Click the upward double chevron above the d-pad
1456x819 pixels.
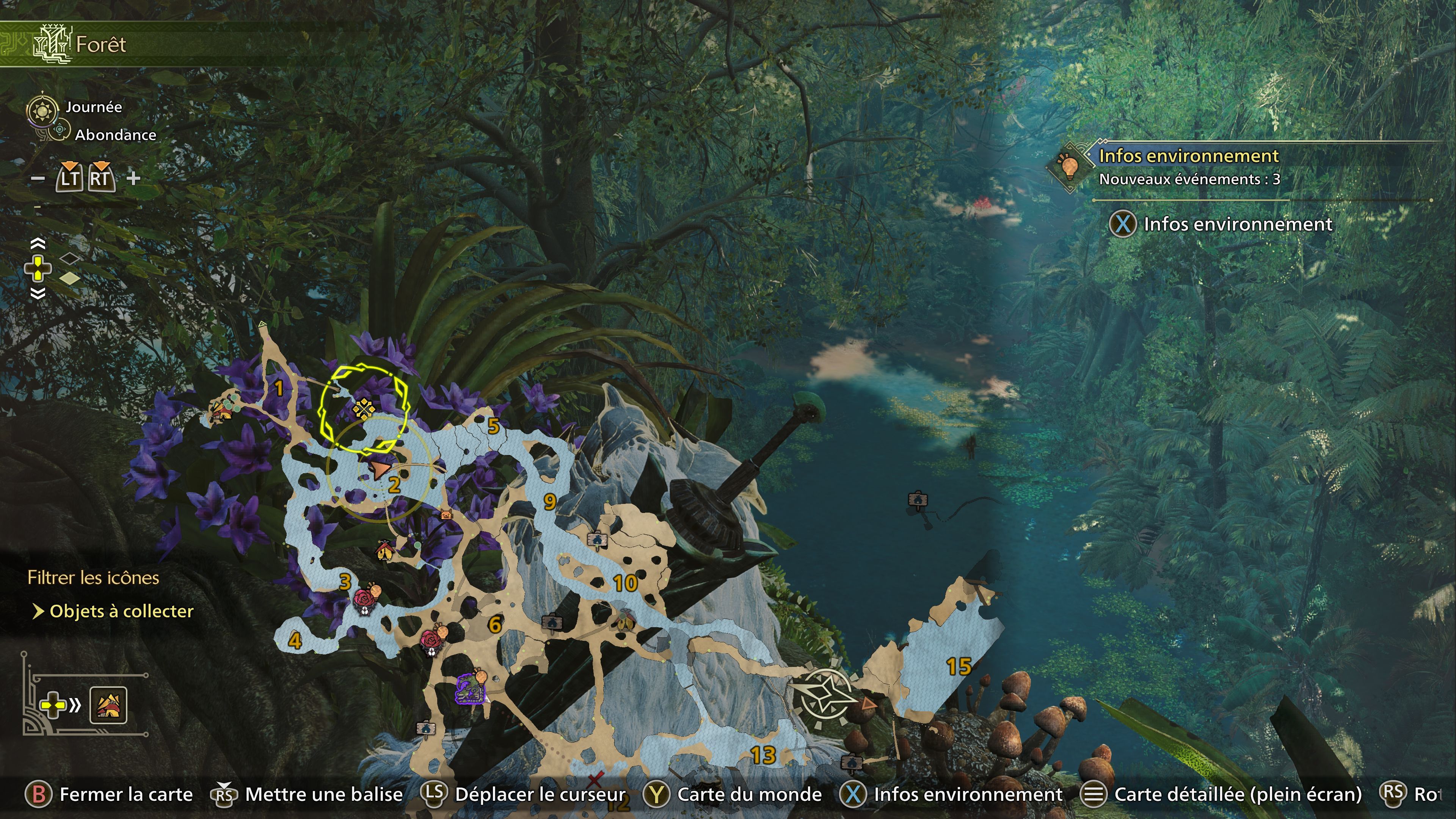pyautogui.click(x=38, y=243)
